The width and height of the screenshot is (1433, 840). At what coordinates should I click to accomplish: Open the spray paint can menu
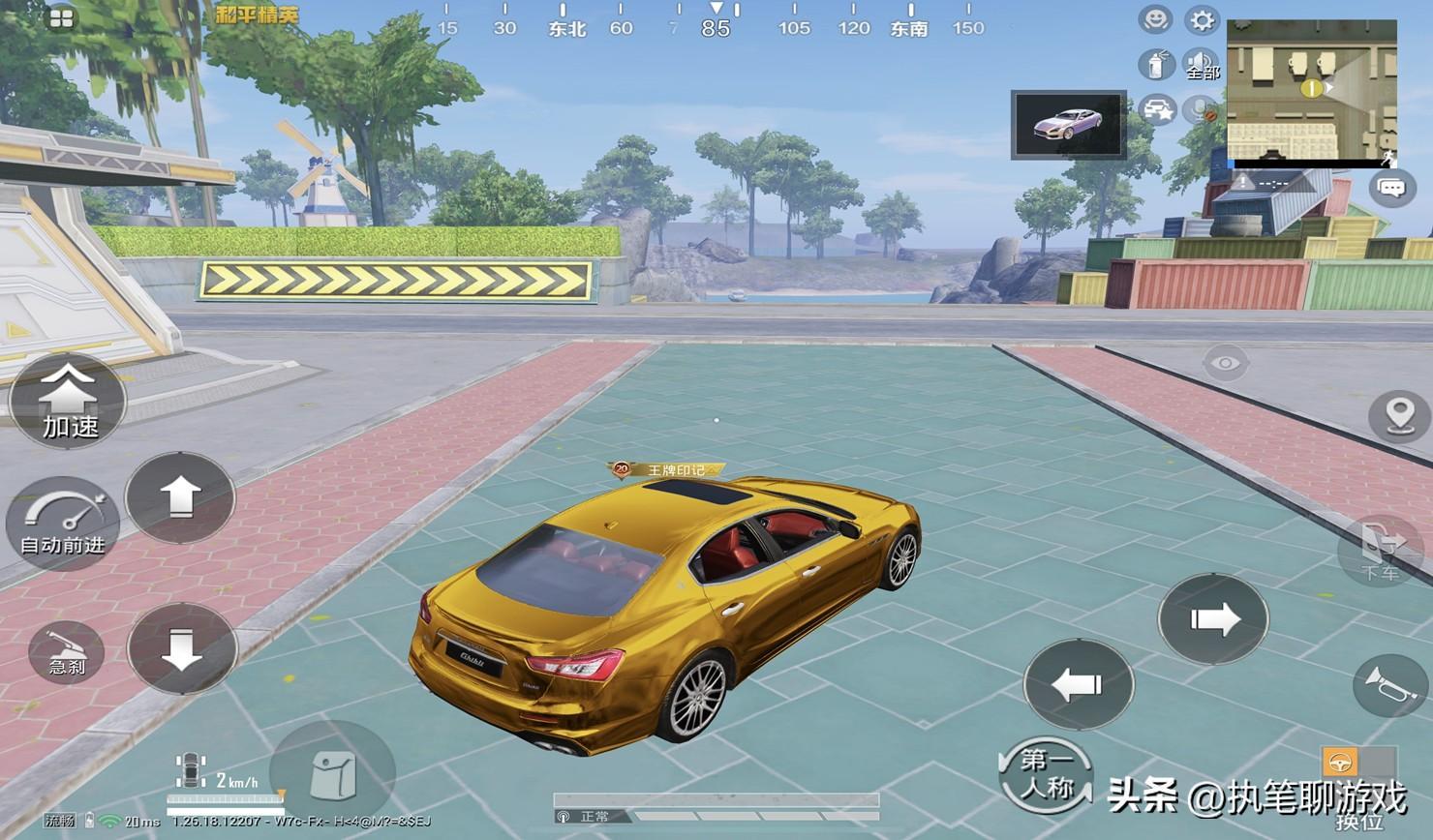coord(1155,65)
